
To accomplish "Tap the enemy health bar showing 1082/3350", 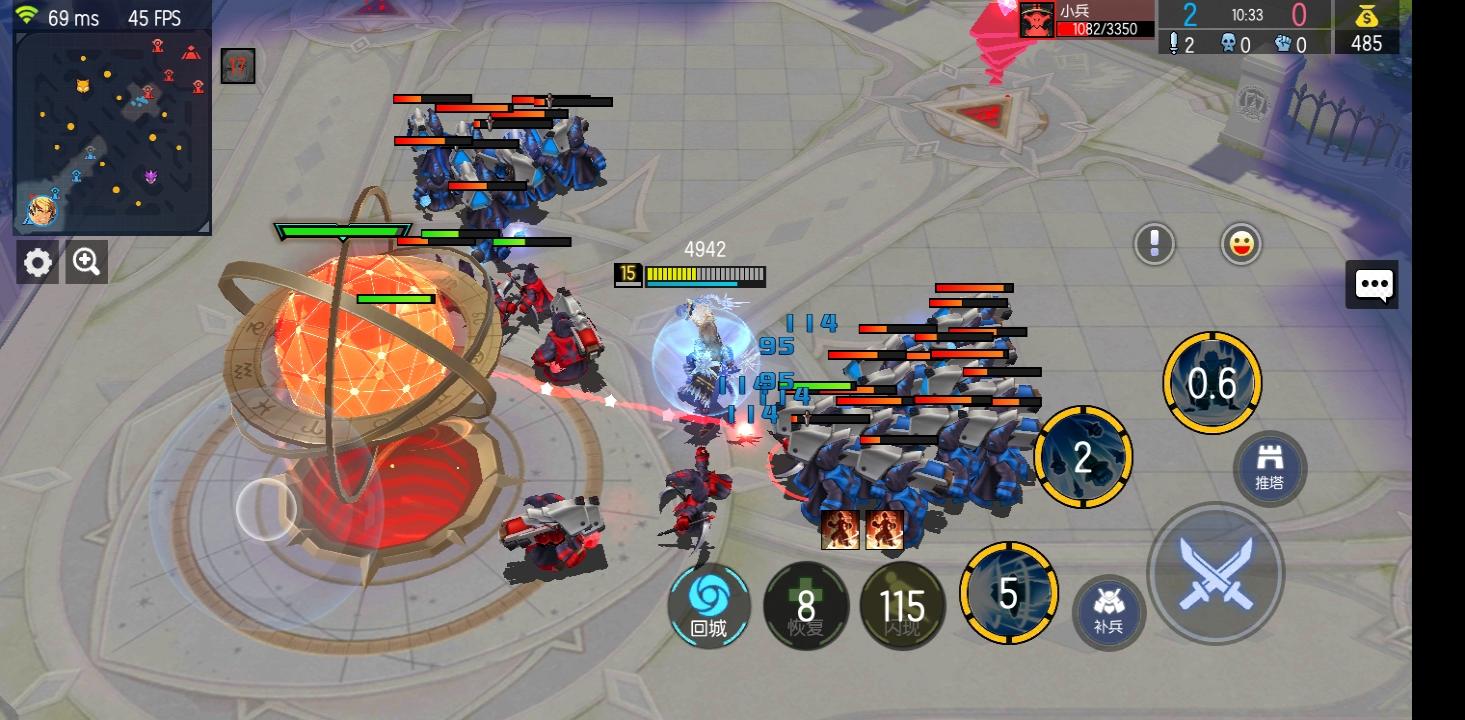I will point(1108,28).
